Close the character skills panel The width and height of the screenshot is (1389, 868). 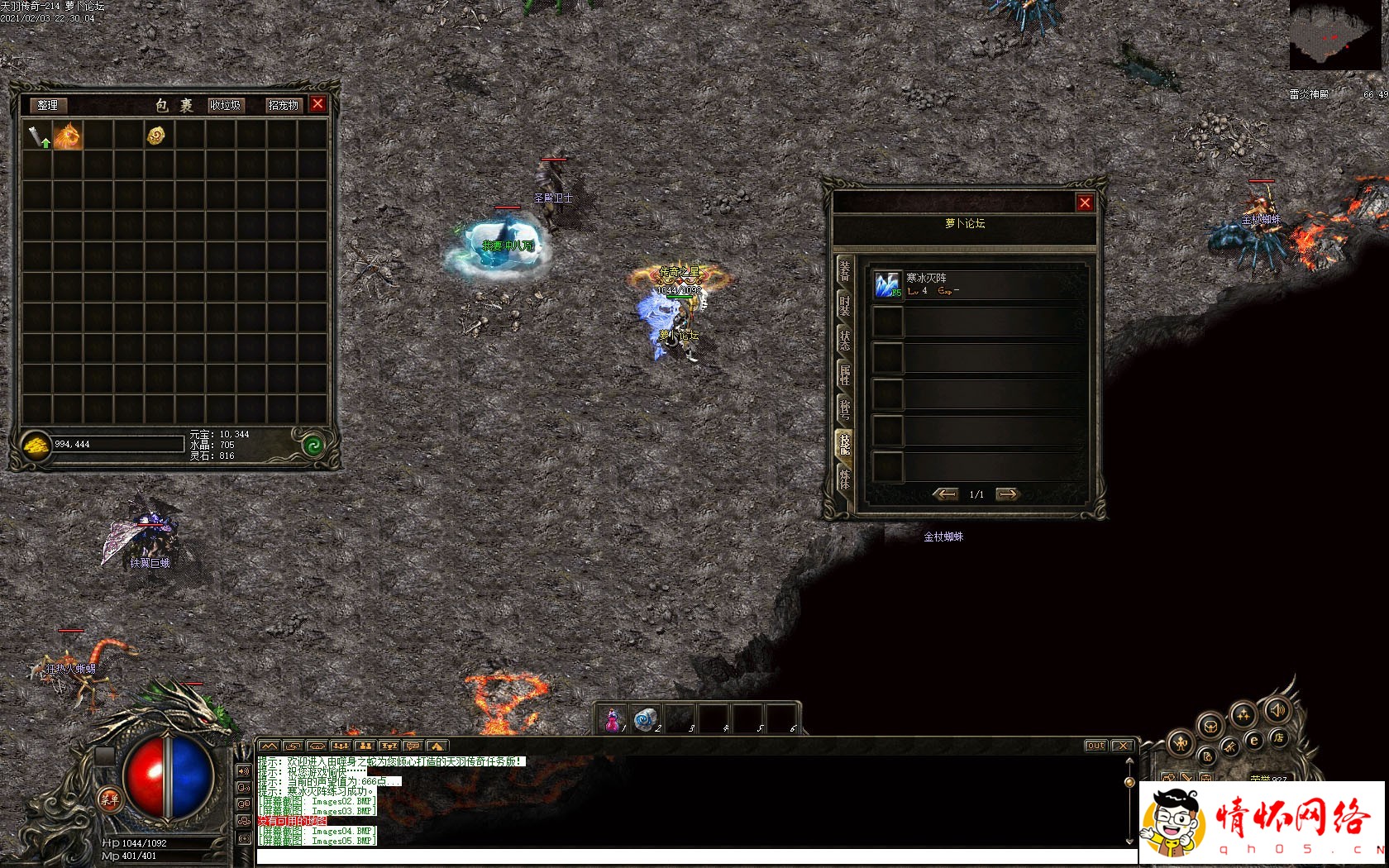click(1085, 203)
